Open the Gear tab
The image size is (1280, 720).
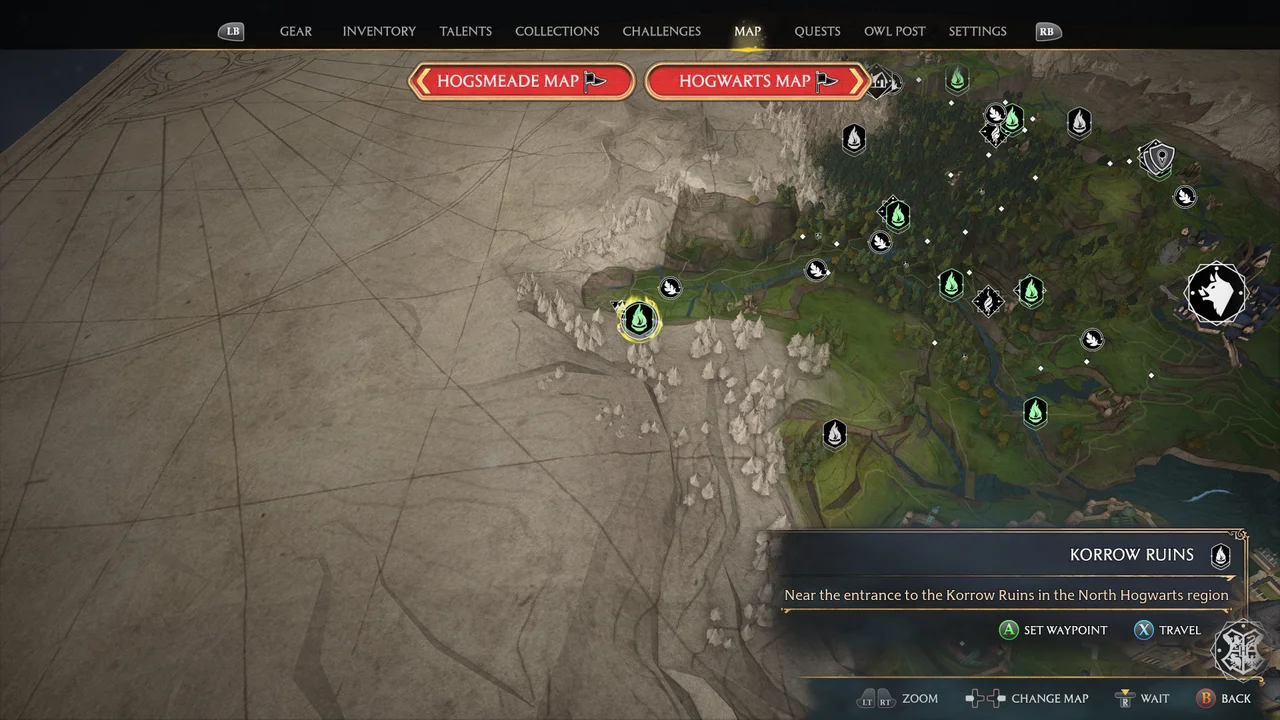pos(296,31)
